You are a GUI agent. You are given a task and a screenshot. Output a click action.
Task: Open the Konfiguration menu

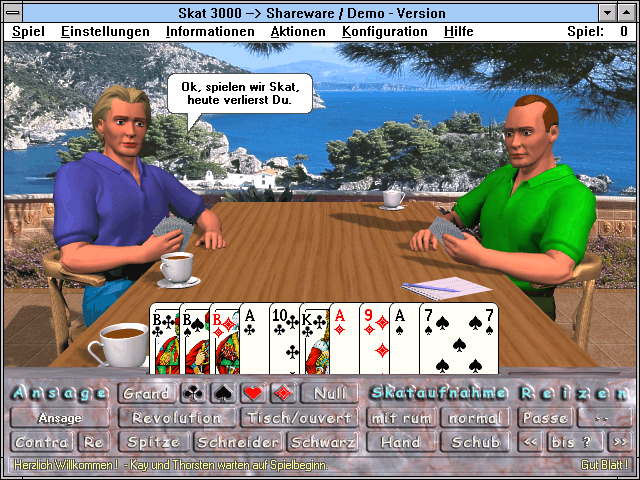(385, 32)
